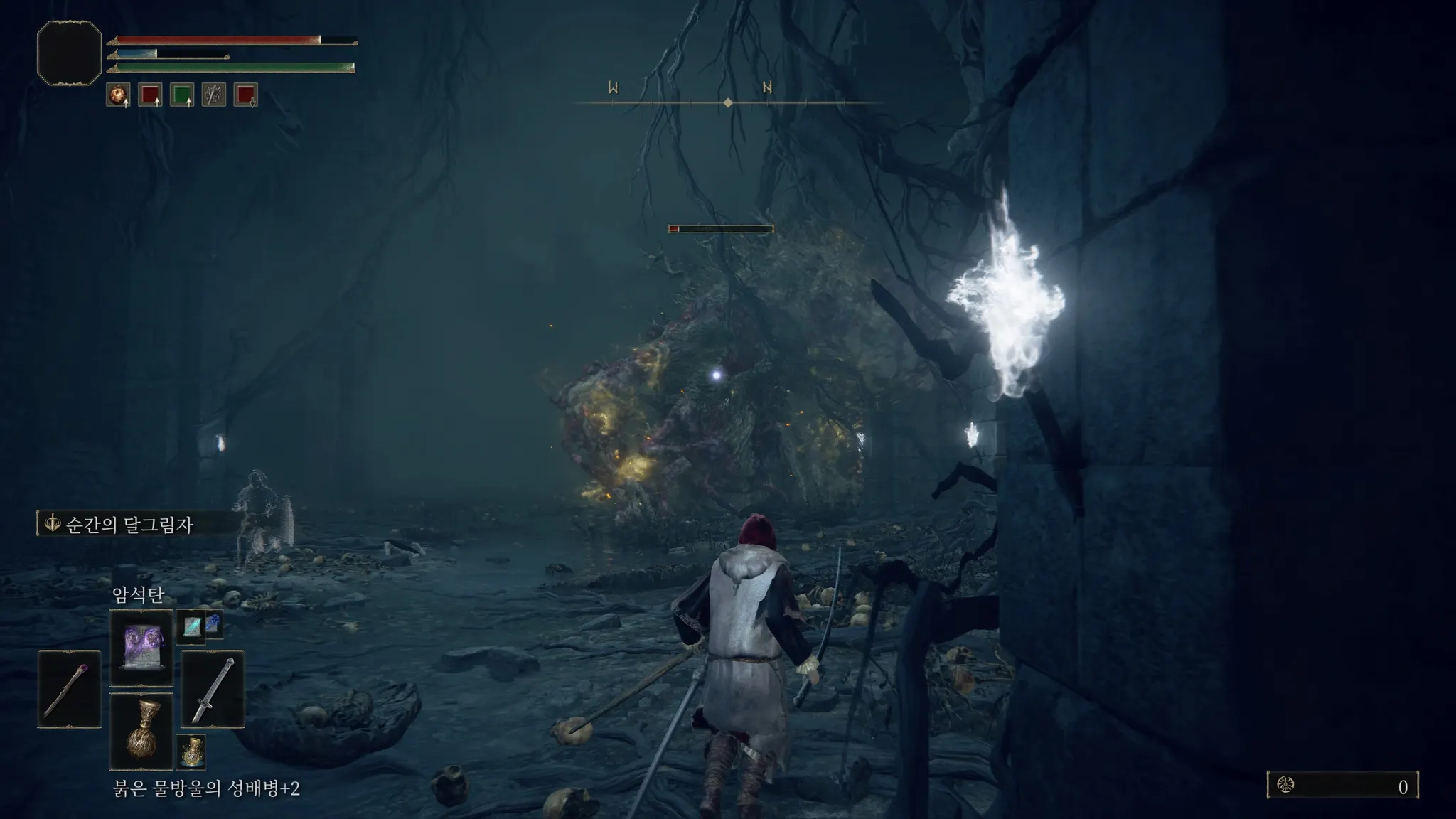The width and height of the screenshot is (1456, 819).
Task: Click the compass bar at top
Action: tap(728, 102)
